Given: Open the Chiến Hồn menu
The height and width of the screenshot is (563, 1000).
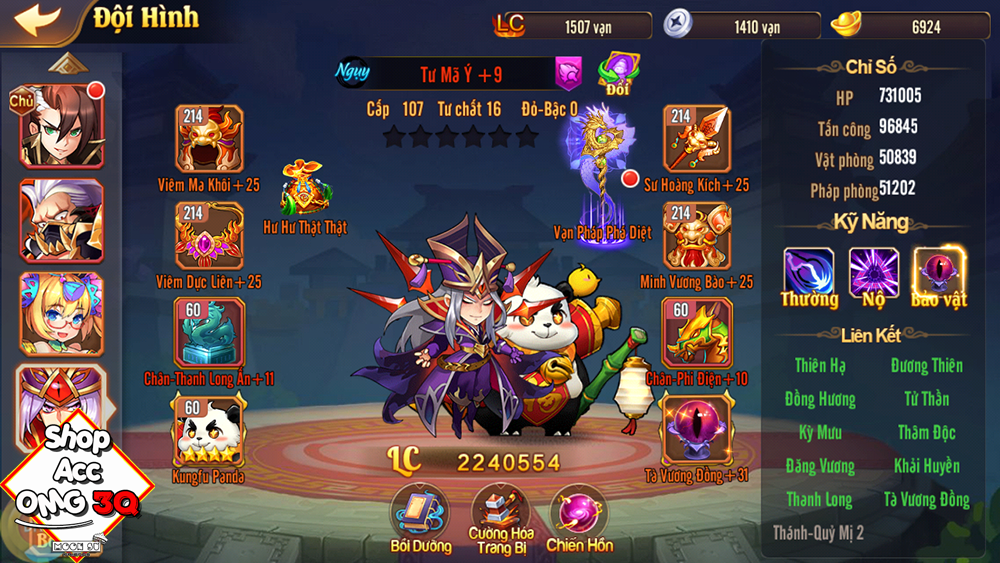Looking at the screenshot, I should pyautogui.click(x=579, y=511).
